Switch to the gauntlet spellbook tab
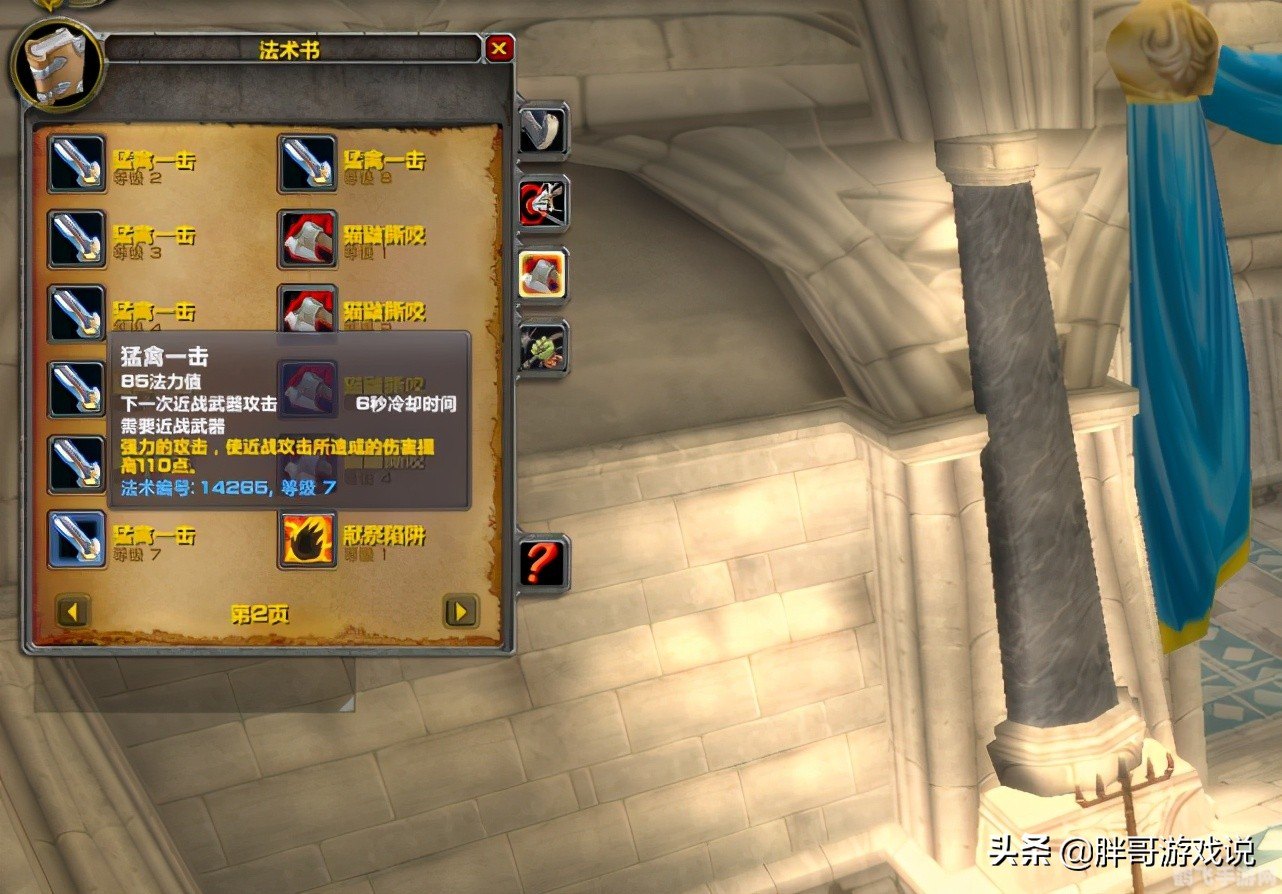 pyautogui.click(x=543, y=130)
